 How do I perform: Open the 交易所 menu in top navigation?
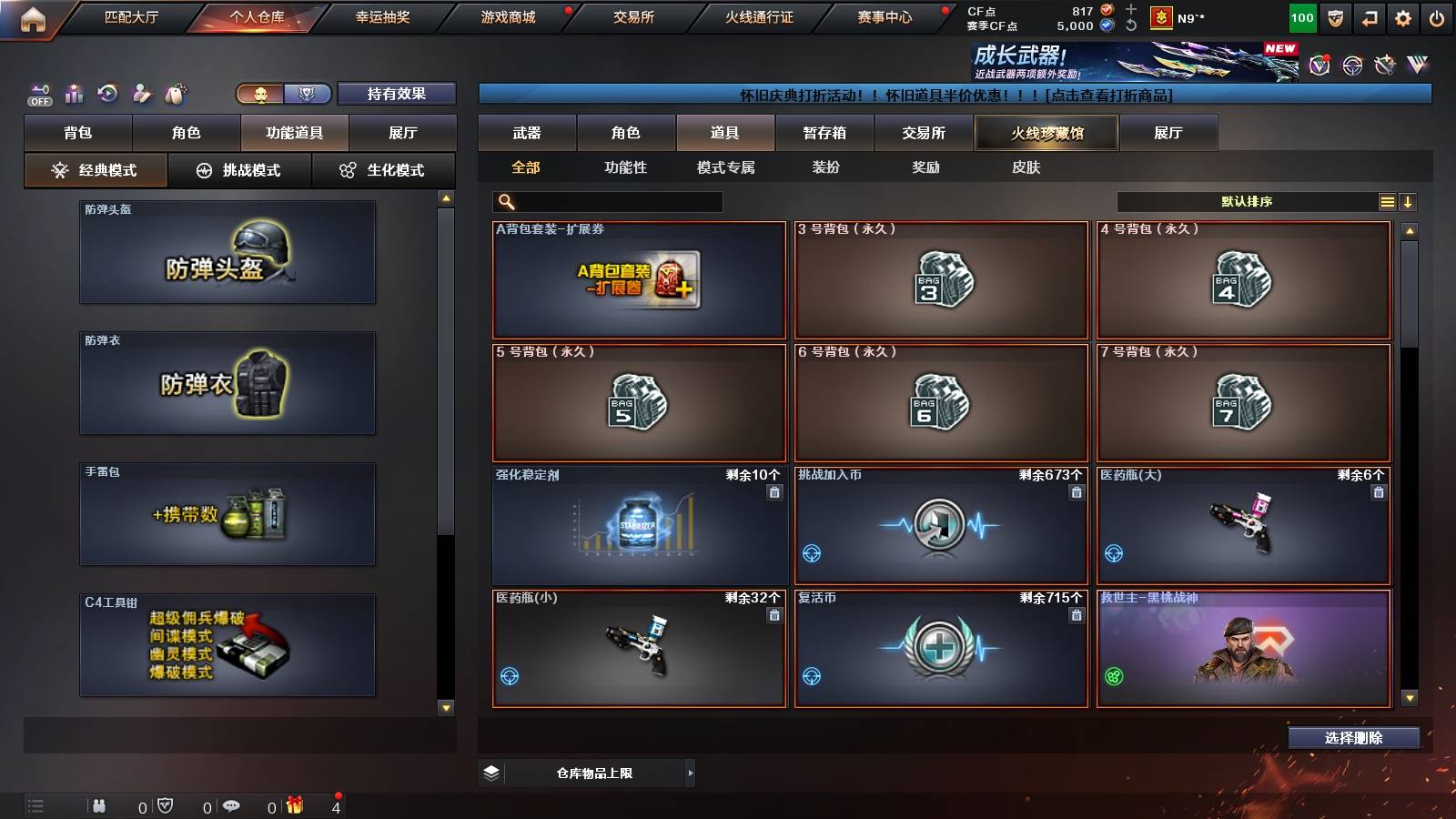(x=632, y=16)
